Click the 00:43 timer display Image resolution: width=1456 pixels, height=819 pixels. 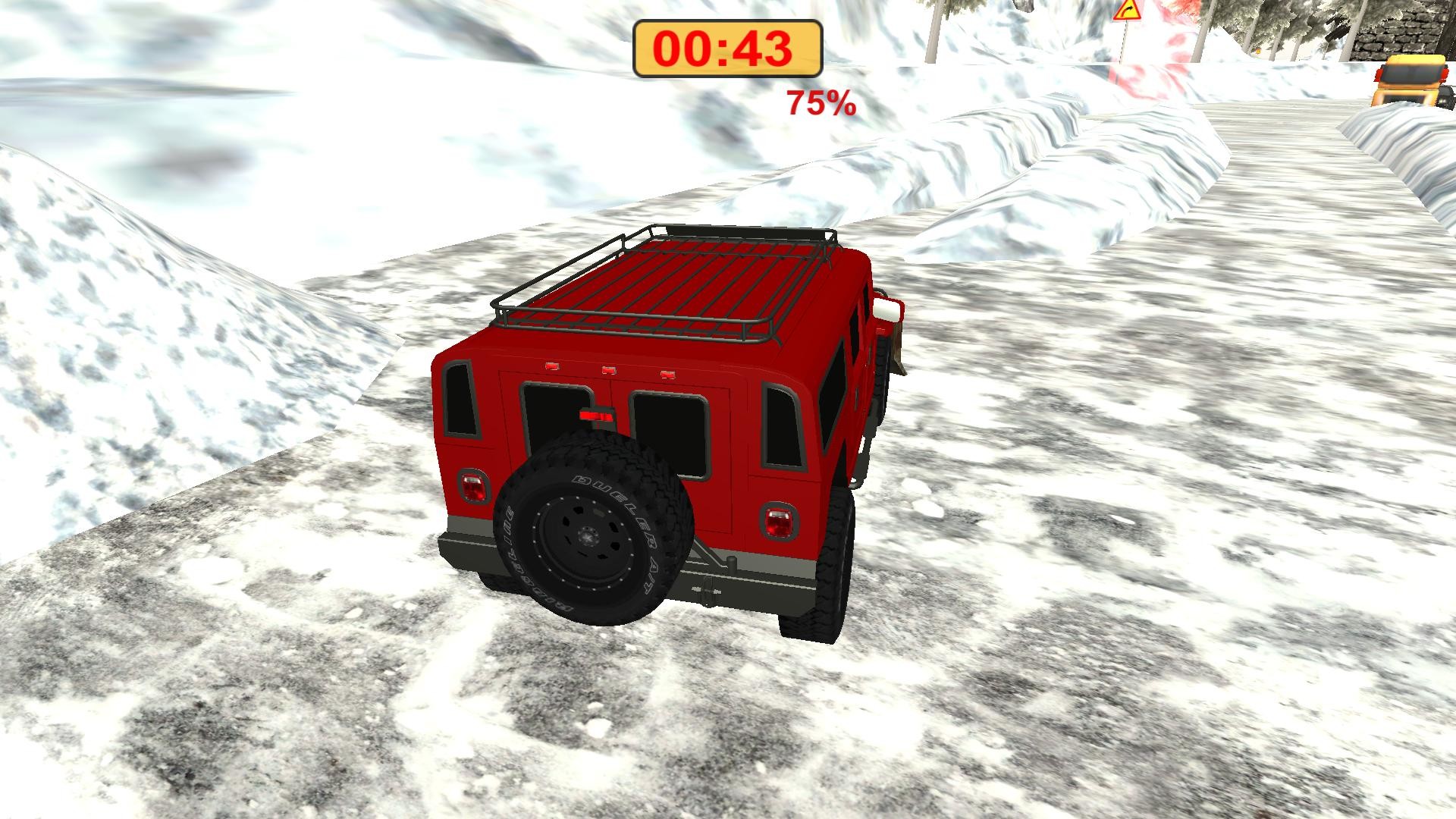pos(730,49)
